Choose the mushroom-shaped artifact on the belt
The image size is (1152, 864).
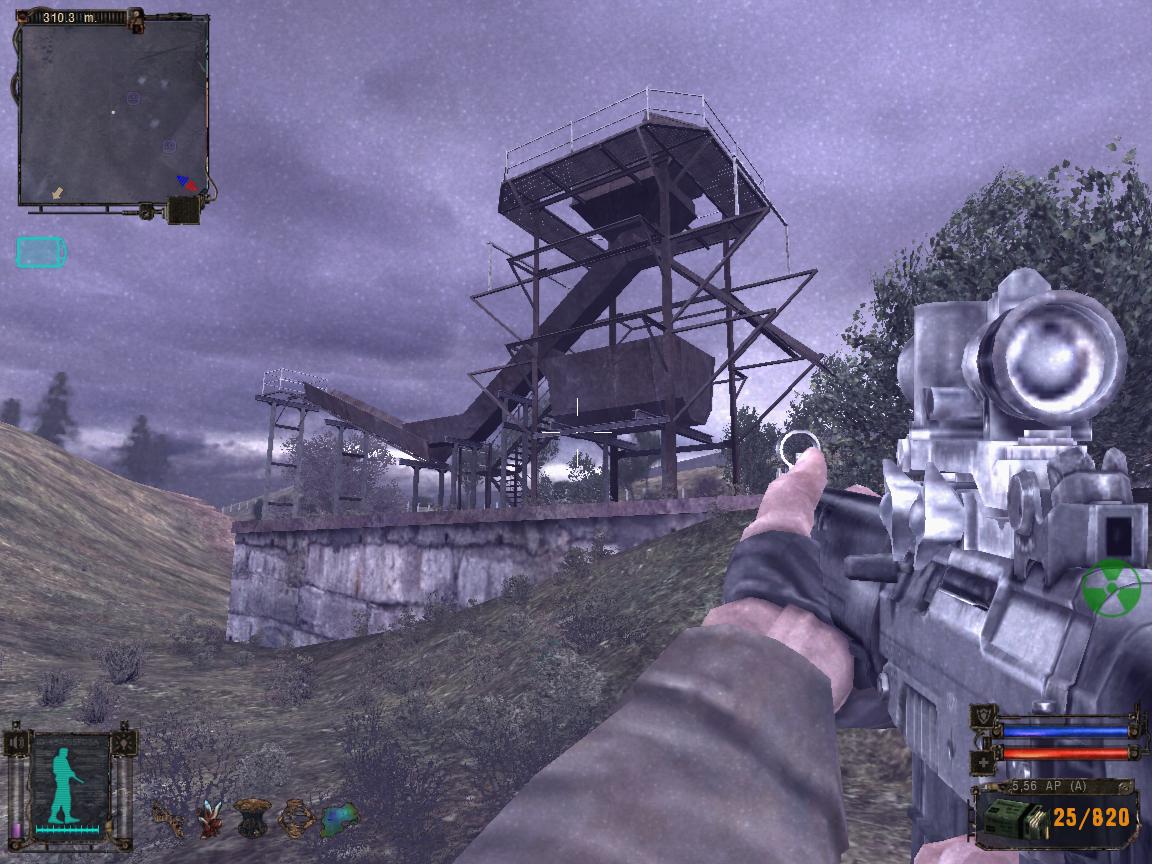point(253,817)
